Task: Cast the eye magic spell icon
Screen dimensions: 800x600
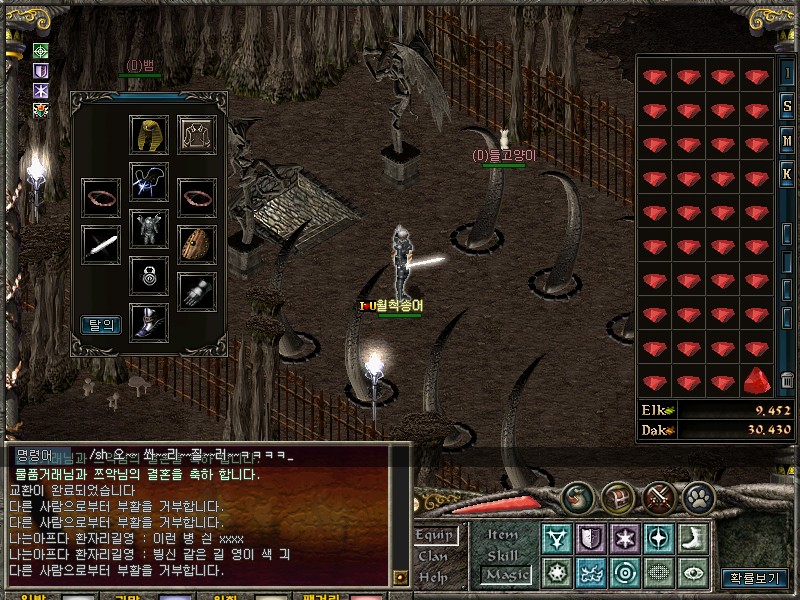Action: point(692,573)
